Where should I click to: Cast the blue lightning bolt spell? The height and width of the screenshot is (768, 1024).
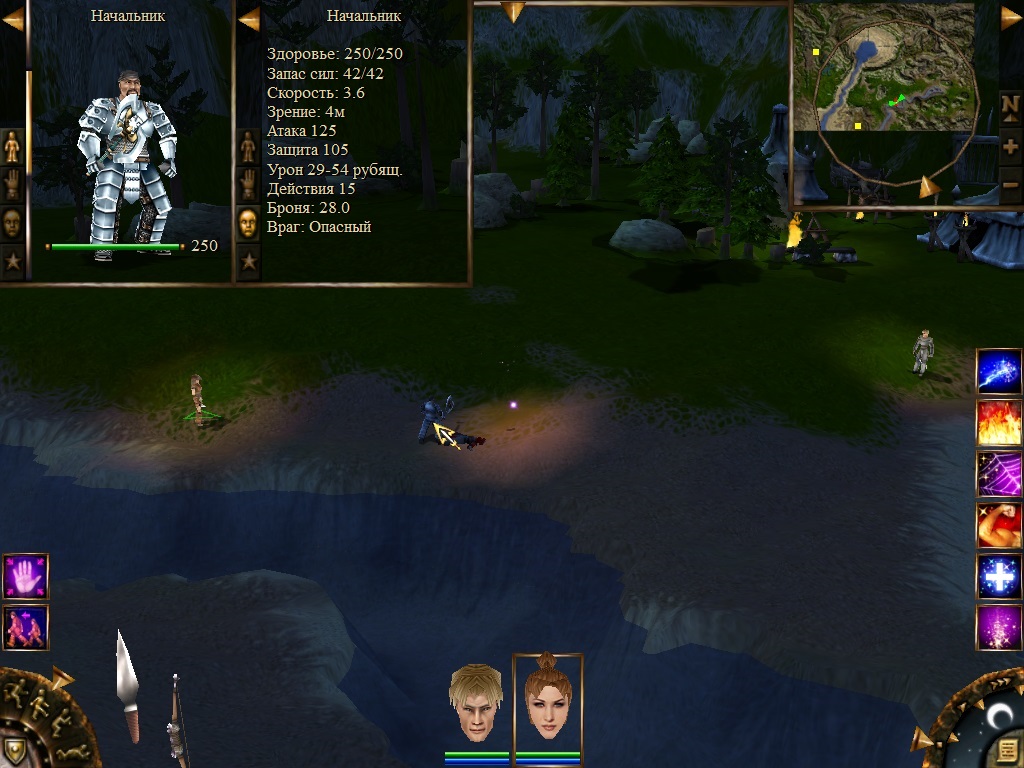click(x=999, y=371)
